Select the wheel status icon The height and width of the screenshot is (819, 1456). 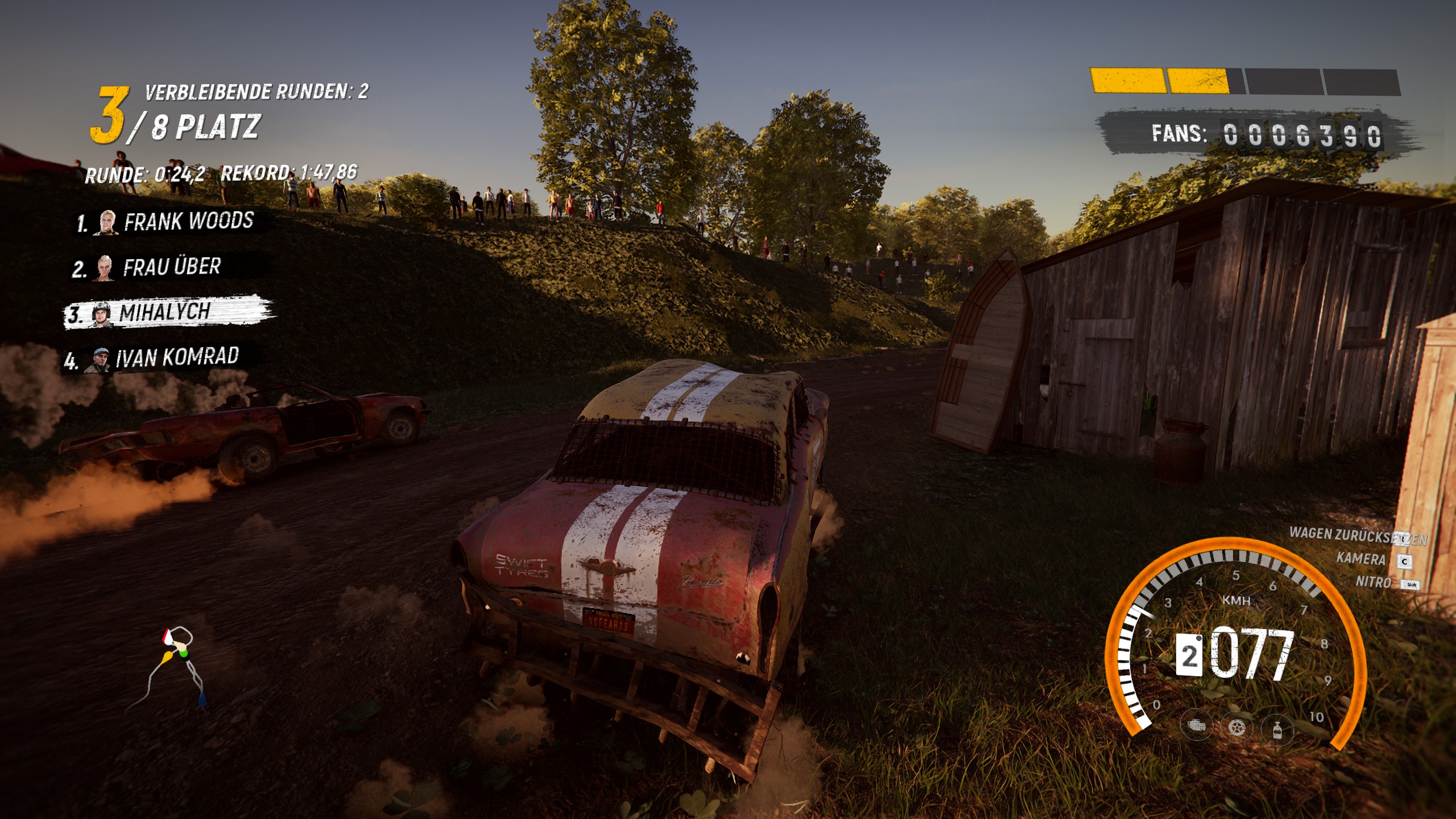point(1237,727)
